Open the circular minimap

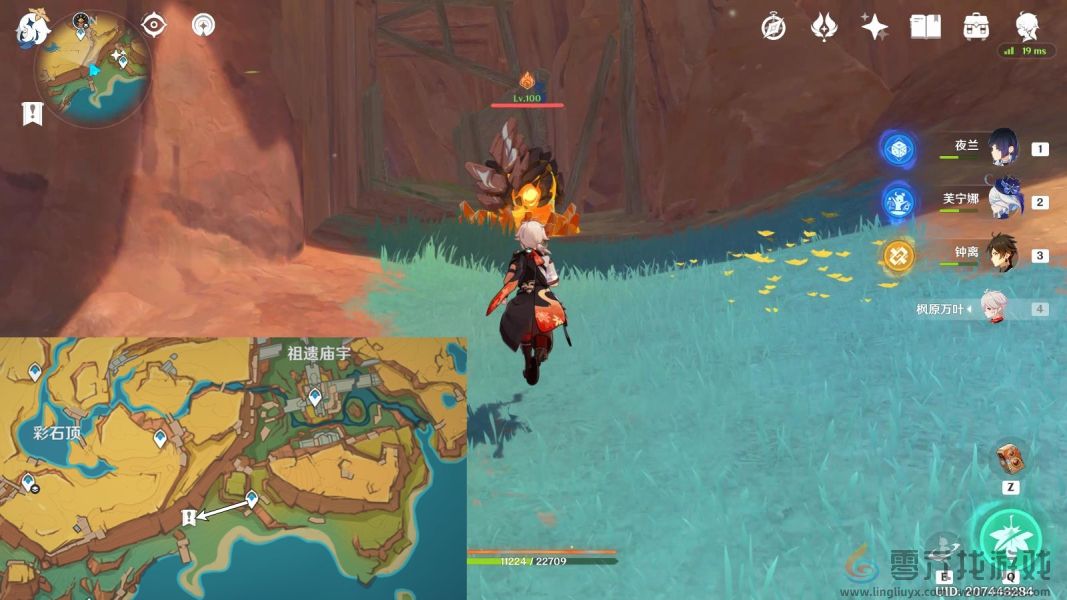pyautogui.click(x=92, y=70)
